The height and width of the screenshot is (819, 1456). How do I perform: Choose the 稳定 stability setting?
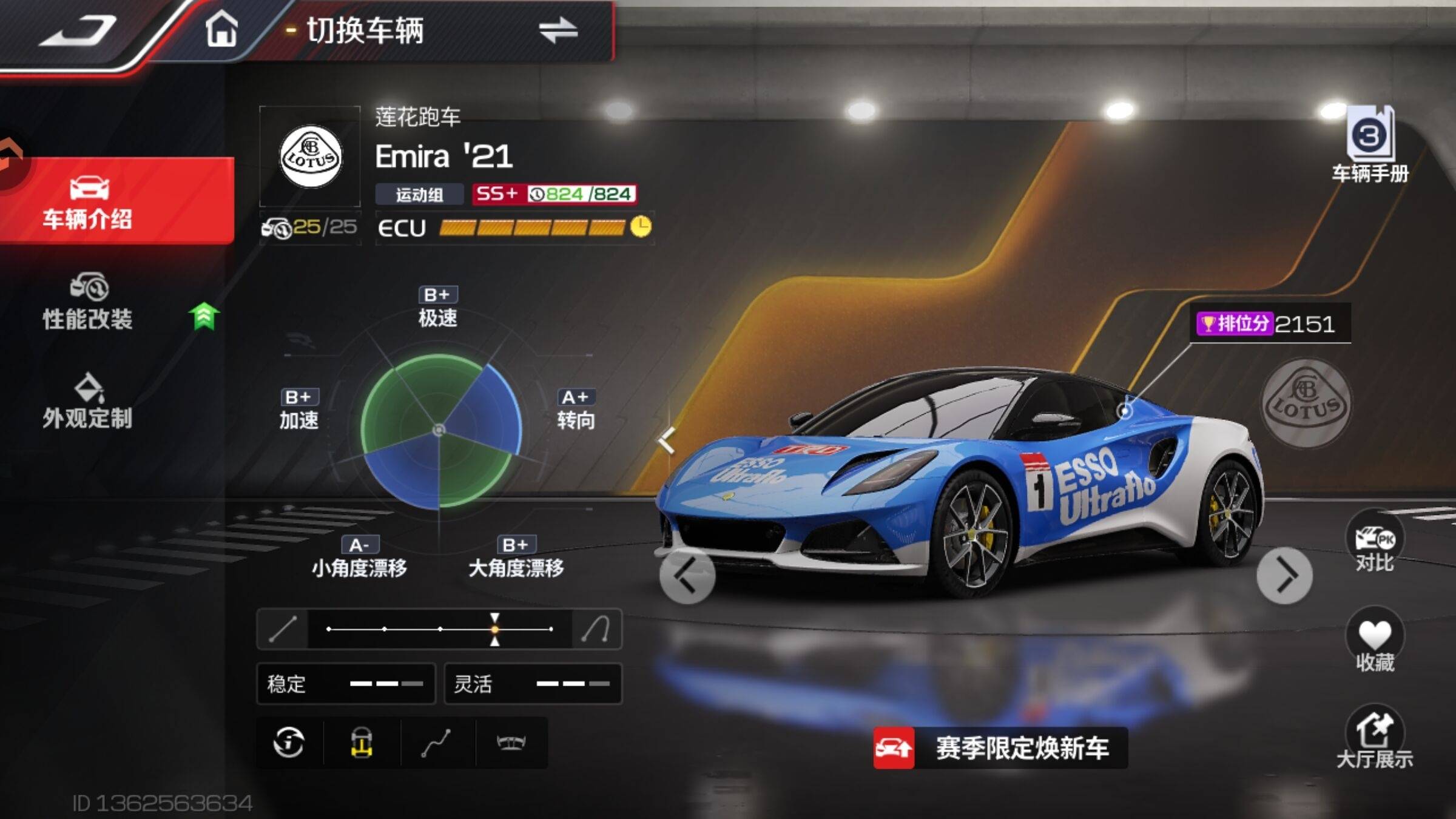pos(346,684)
